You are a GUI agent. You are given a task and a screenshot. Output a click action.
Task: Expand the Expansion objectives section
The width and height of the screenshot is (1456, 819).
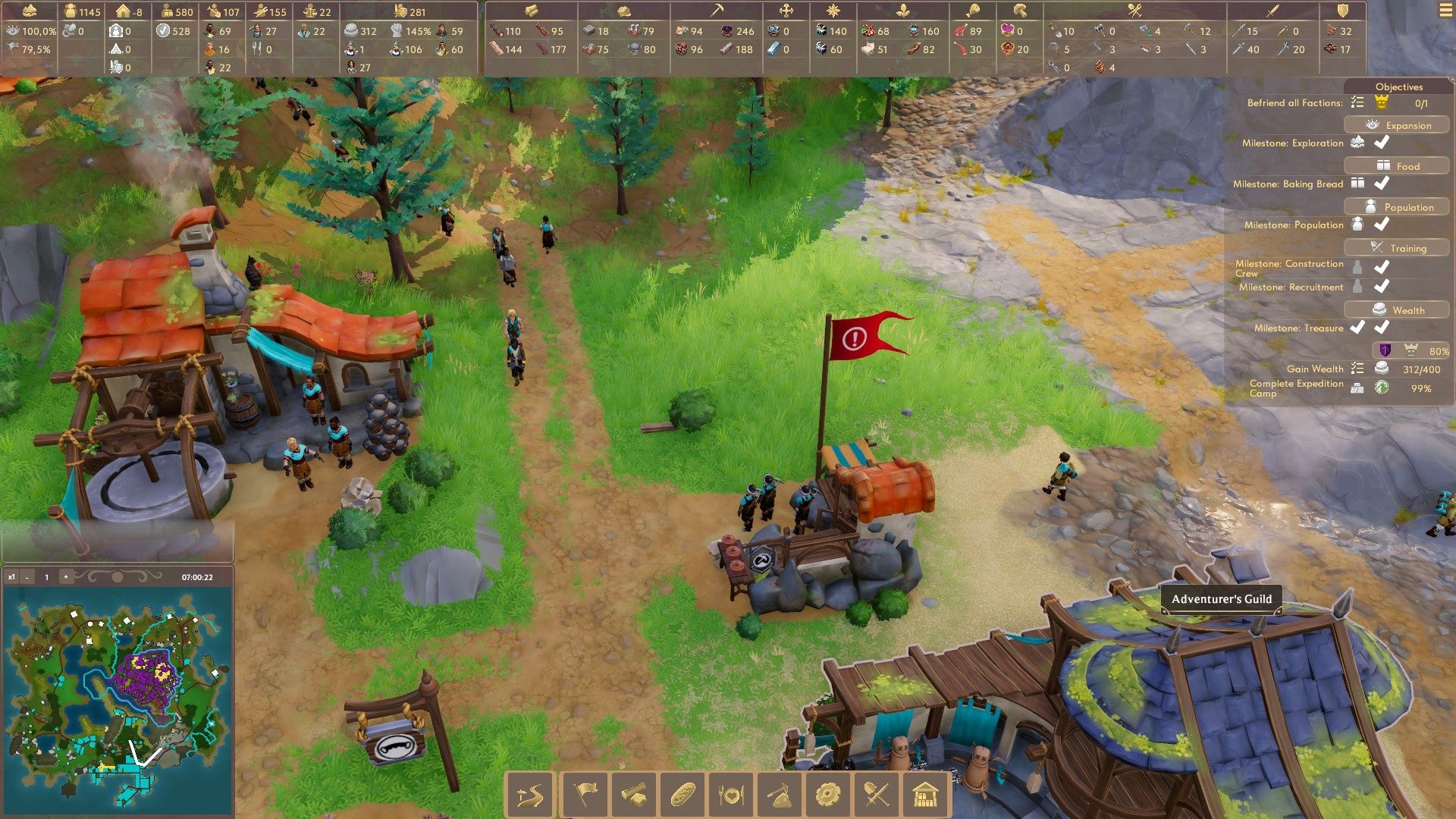(1397, 125)
